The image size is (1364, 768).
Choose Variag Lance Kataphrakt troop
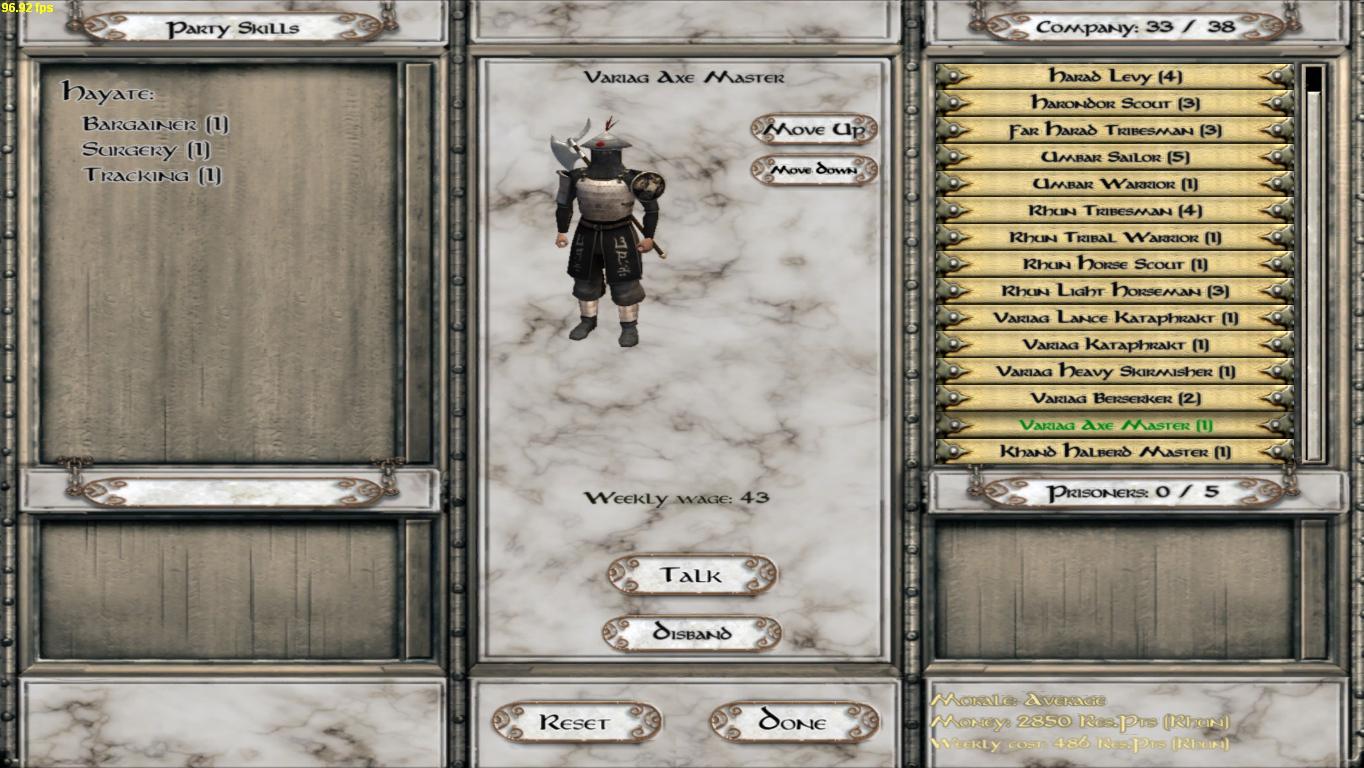tap(1115, 318)
